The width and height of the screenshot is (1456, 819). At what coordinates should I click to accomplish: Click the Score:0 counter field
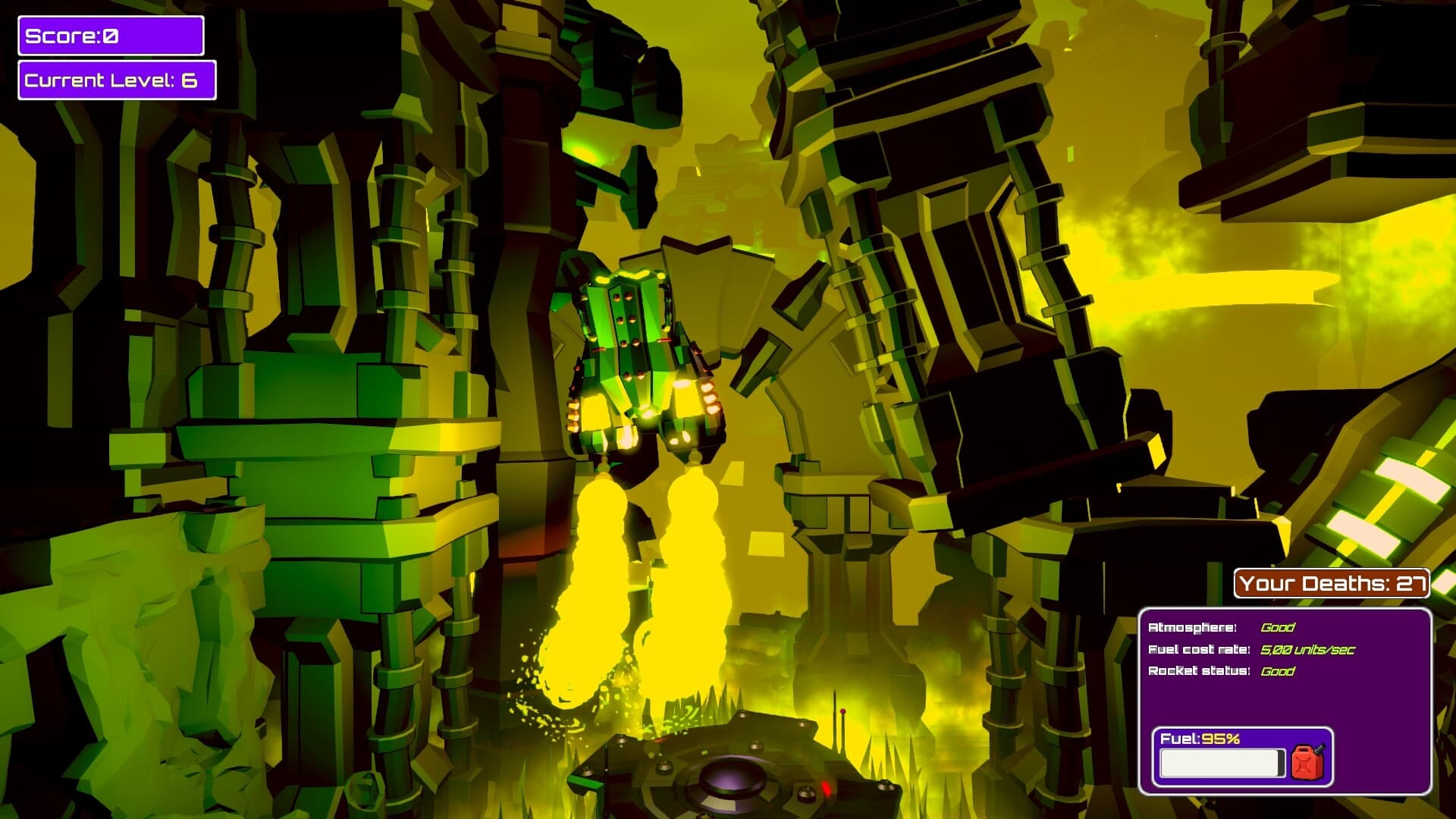click(111, 34)
